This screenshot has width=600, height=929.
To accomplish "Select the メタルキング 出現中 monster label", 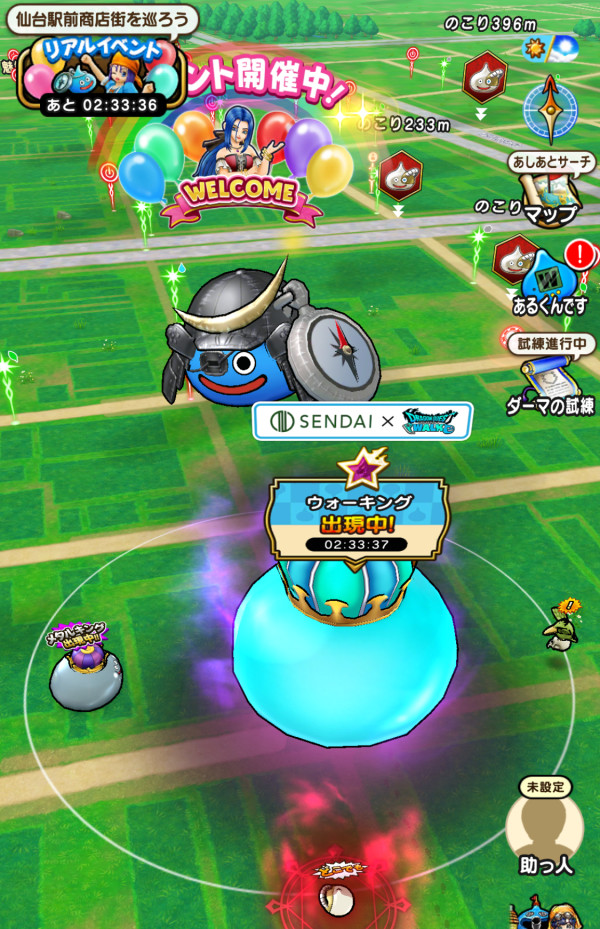I will click(x=77, y=636).
